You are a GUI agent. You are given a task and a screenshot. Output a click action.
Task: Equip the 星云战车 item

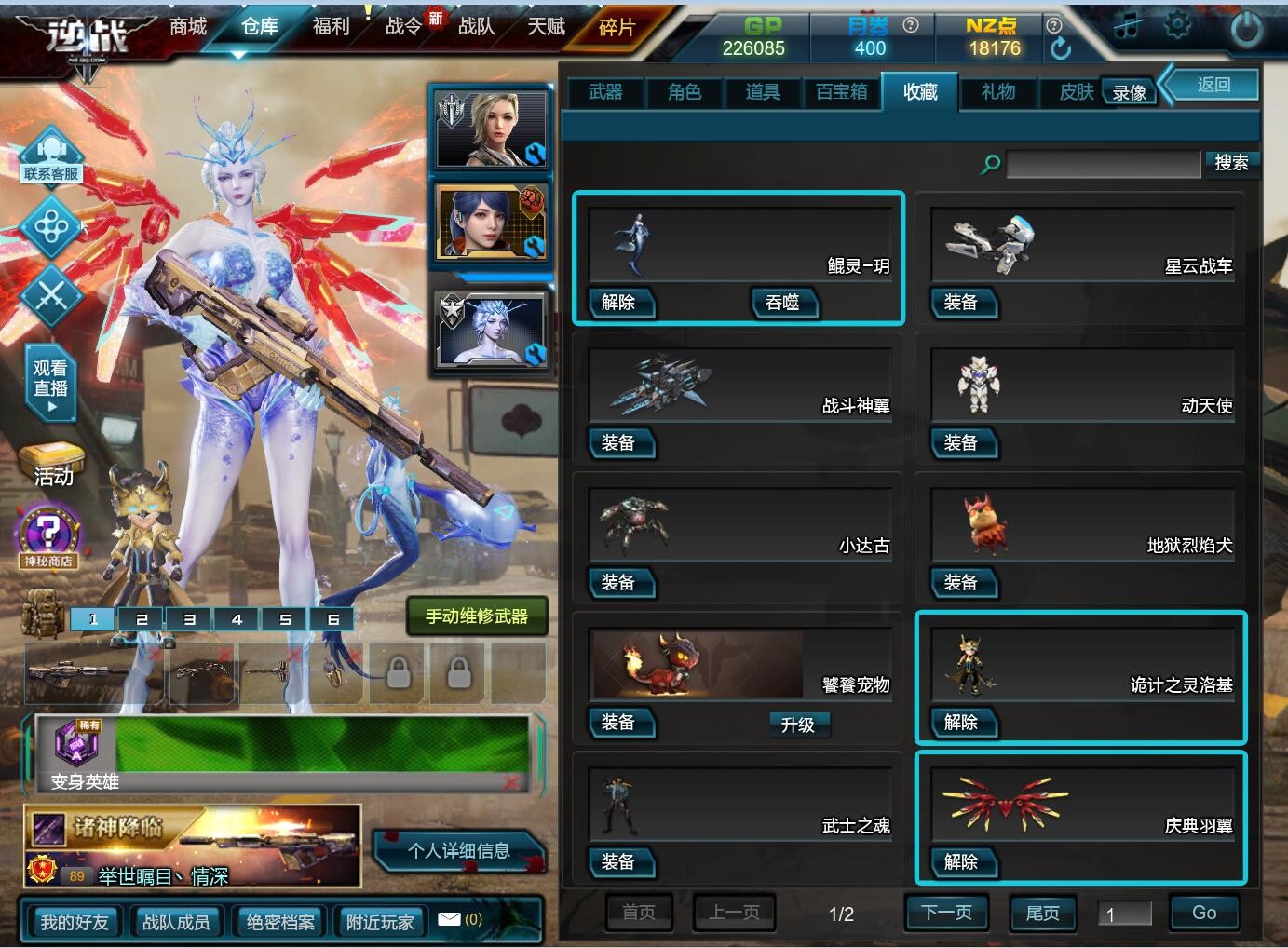(961, 303)
